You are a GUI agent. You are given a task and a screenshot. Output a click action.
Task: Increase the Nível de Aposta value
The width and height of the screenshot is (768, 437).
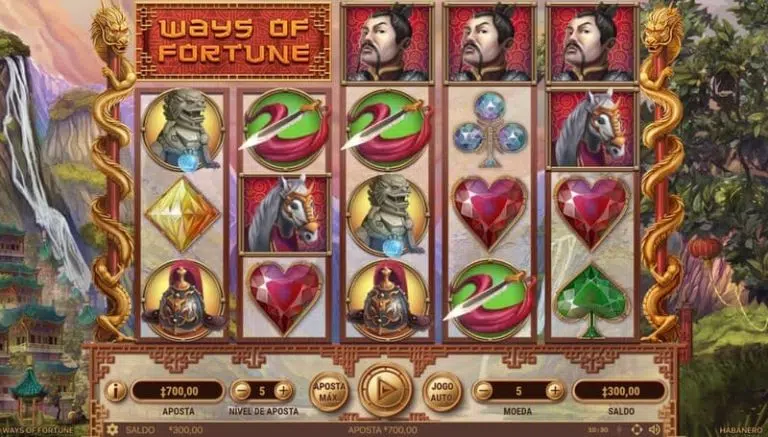click(x=284, y=391)
